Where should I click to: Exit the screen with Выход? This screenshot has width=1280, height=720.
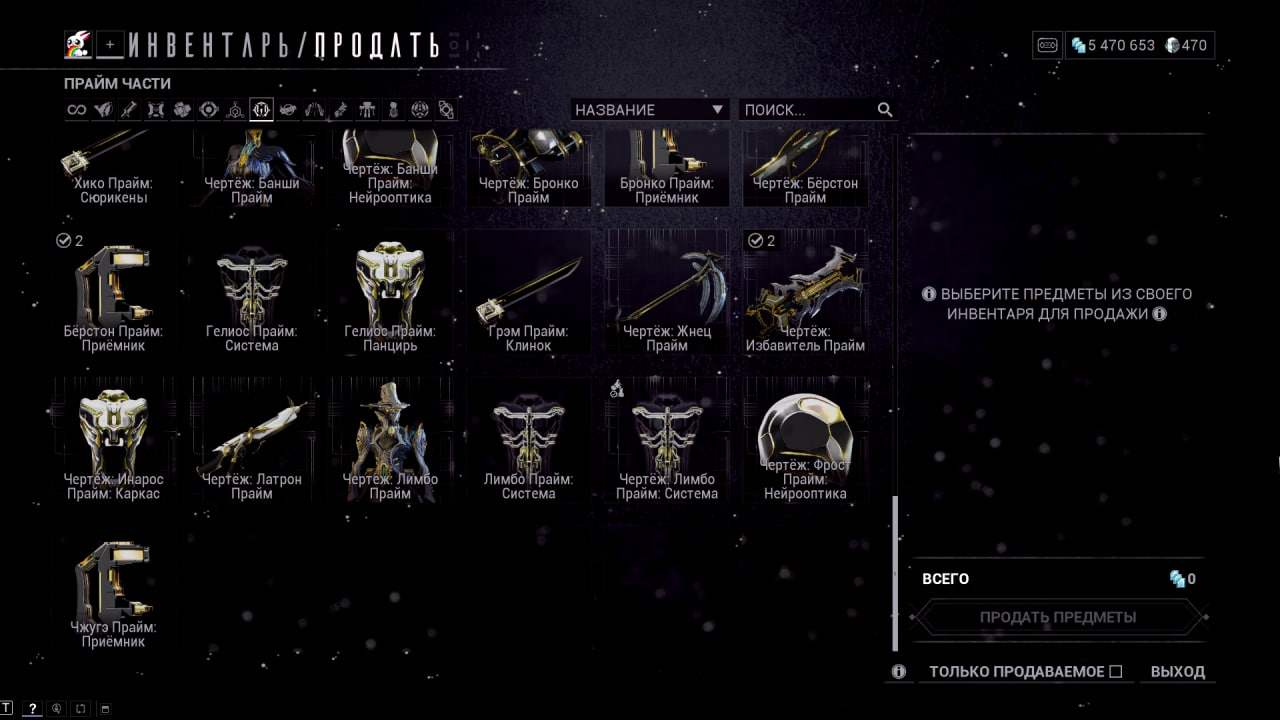coord(1177,672)
